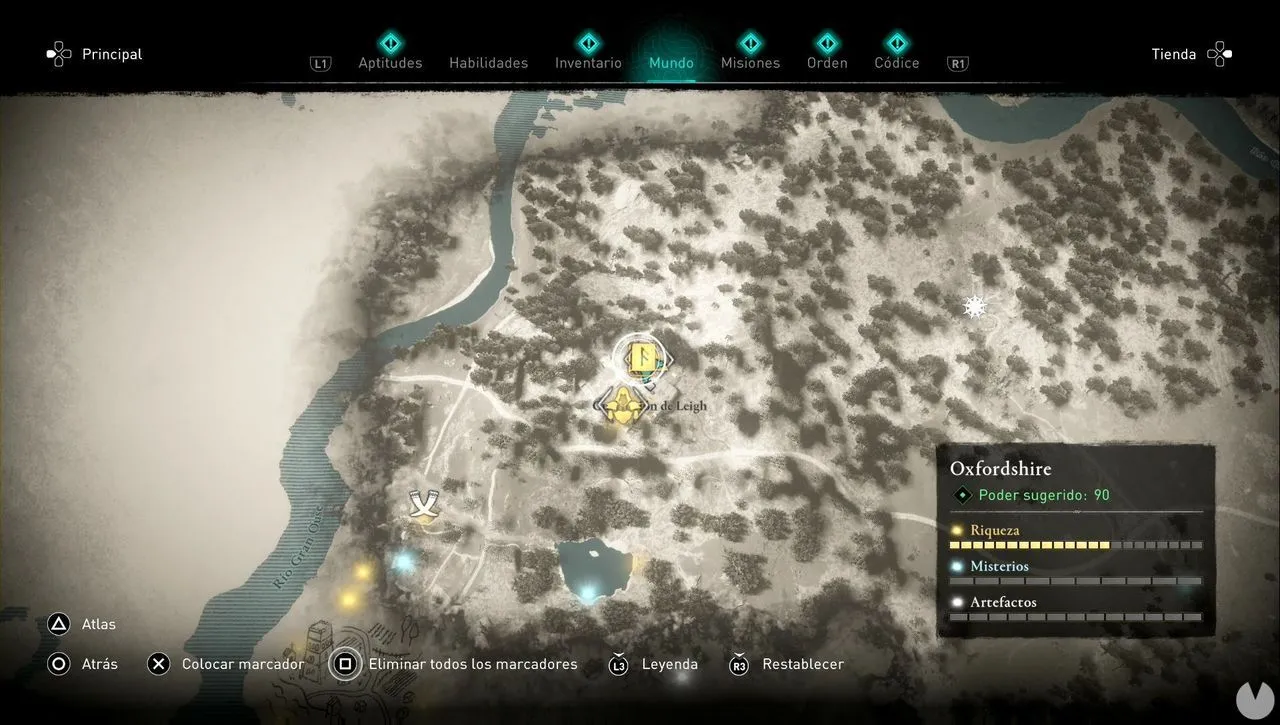Screen dimensions: 1280x725
Task: Show the Misiones tab
Action: pyautogui.click(x=750, y=62)
